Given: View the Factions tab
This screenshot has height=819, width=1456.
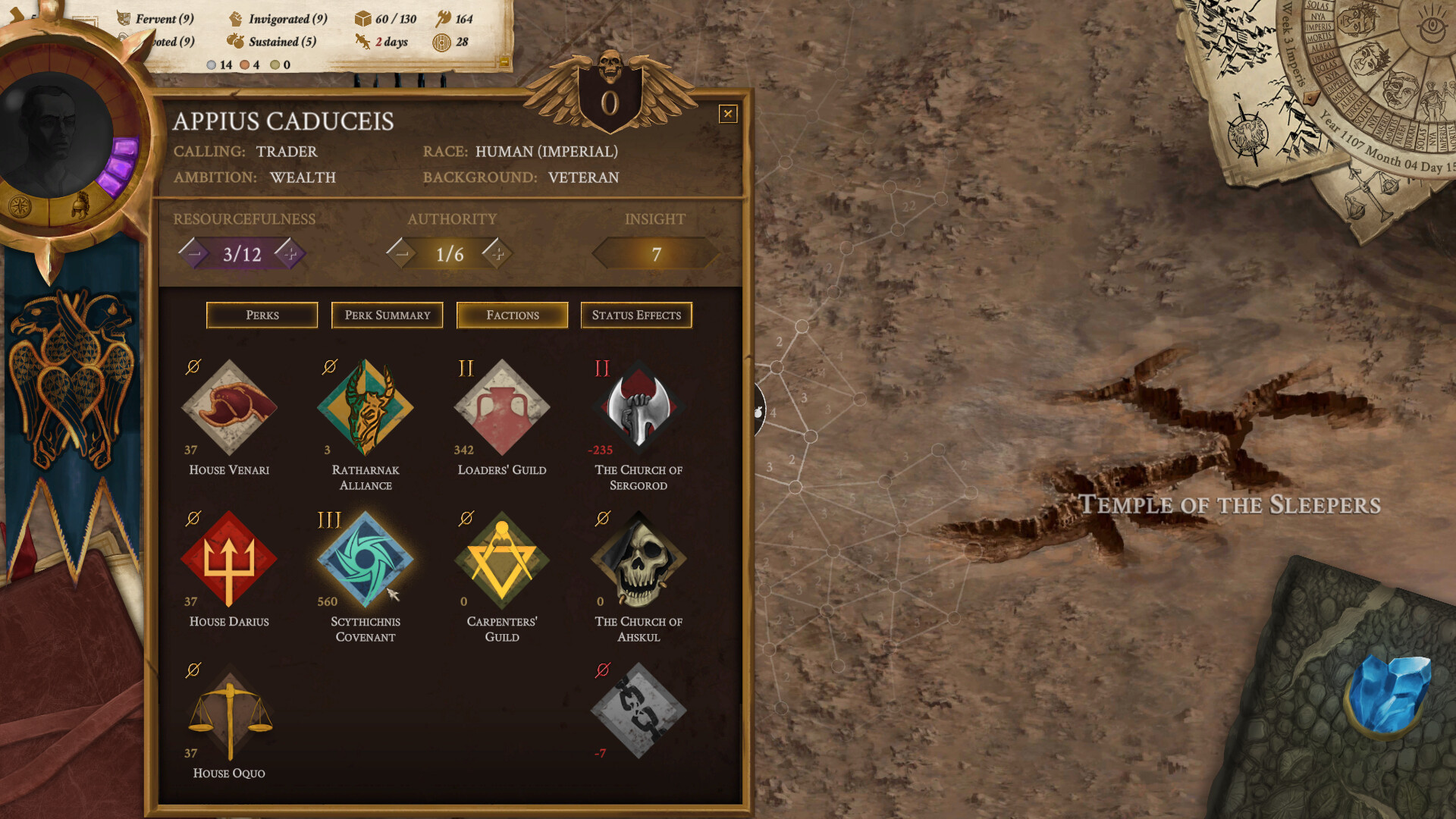Looking at the screenshot, I should tap(512, 315).
